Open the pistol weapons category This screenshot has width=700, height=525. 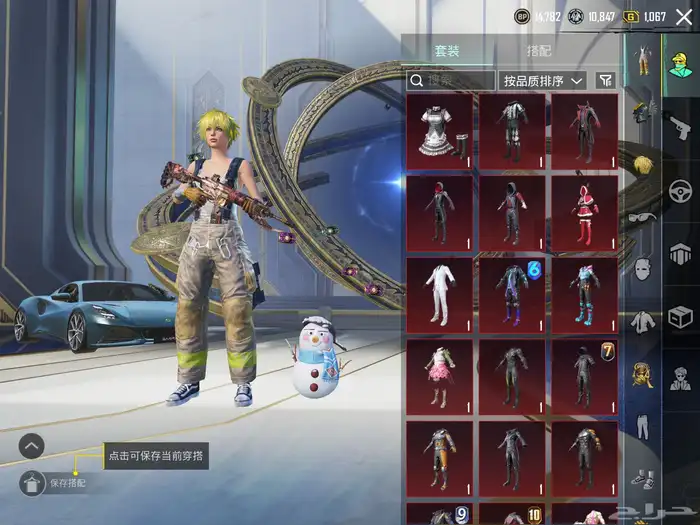(x=681, y=123)
